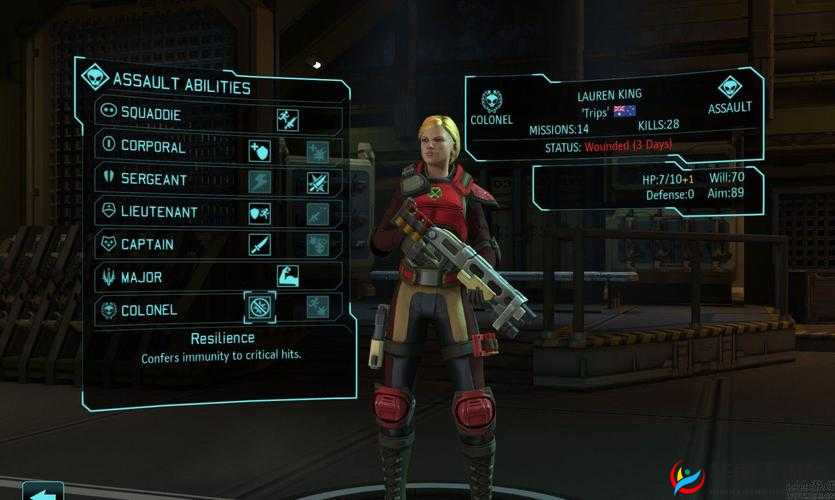Select Lieutenant's Flush shield-and-runner icon
The image size is (835, 500).
[259, 214]
